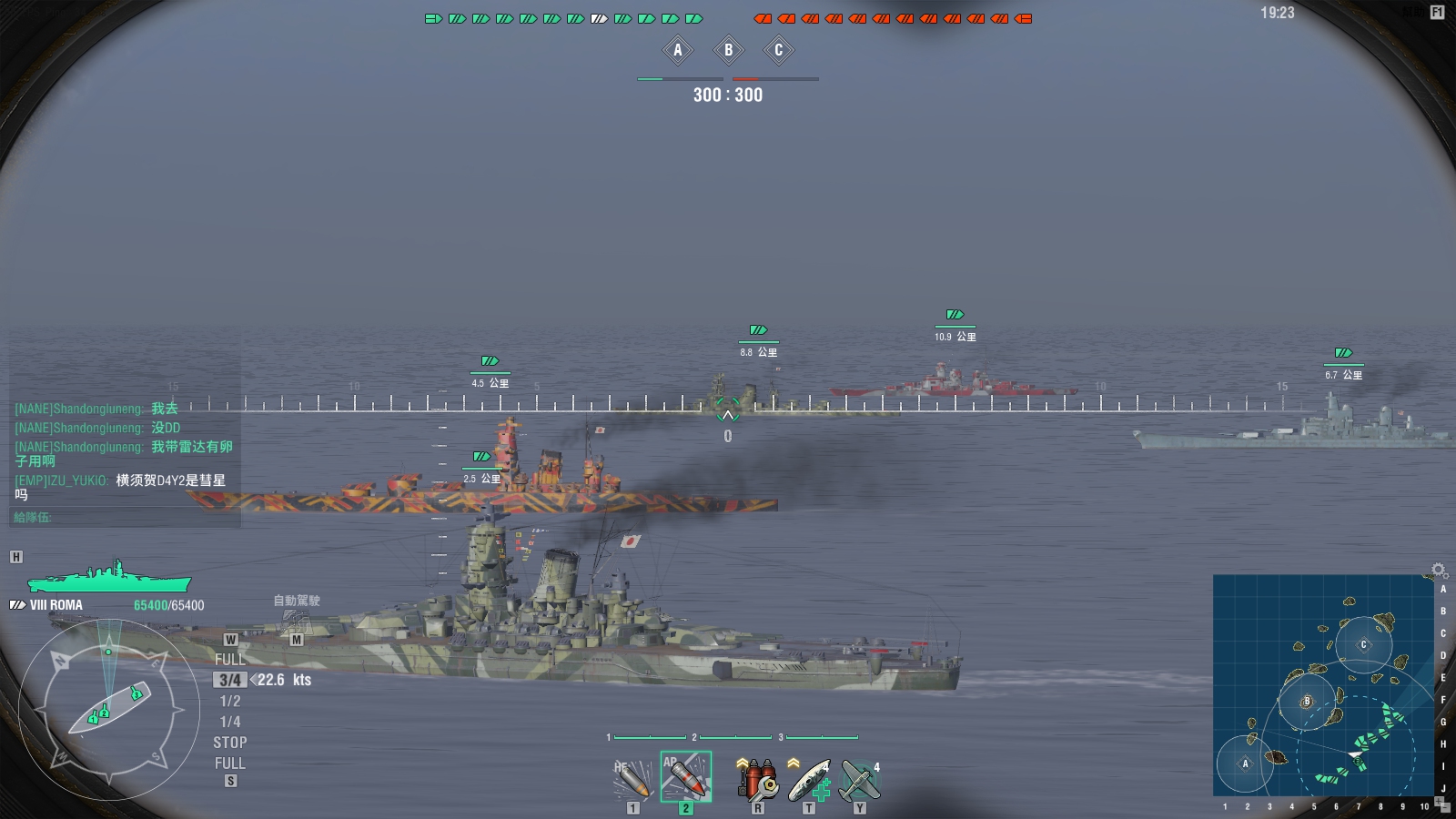Click capture point A on the minimap

1245,763
